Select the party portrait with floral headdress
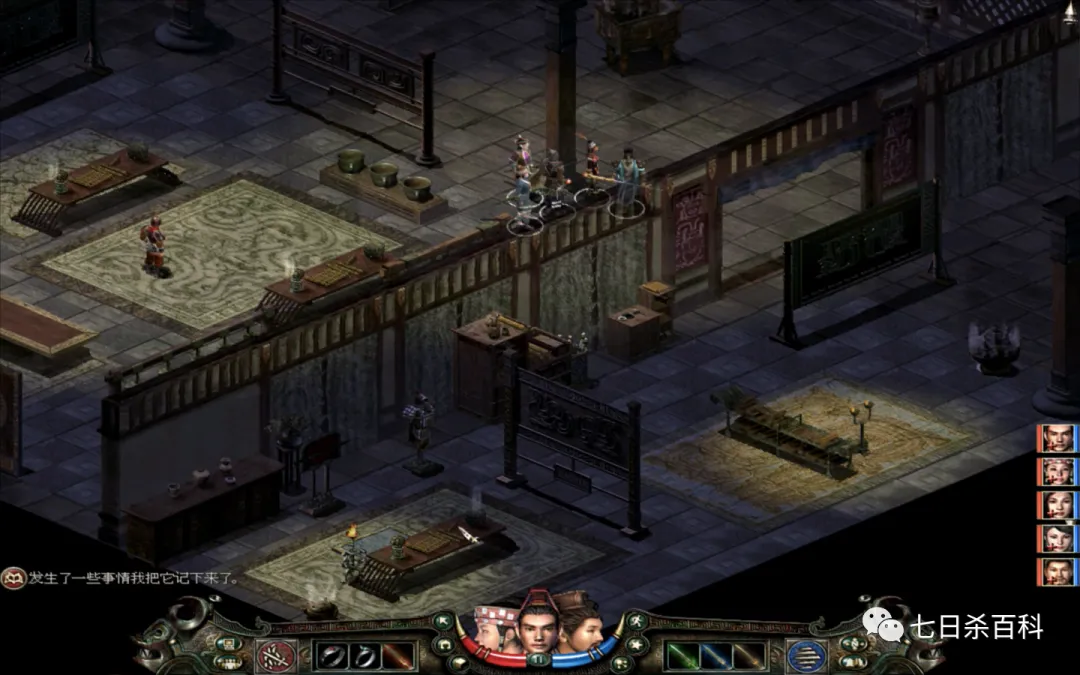 [1057, 471]
